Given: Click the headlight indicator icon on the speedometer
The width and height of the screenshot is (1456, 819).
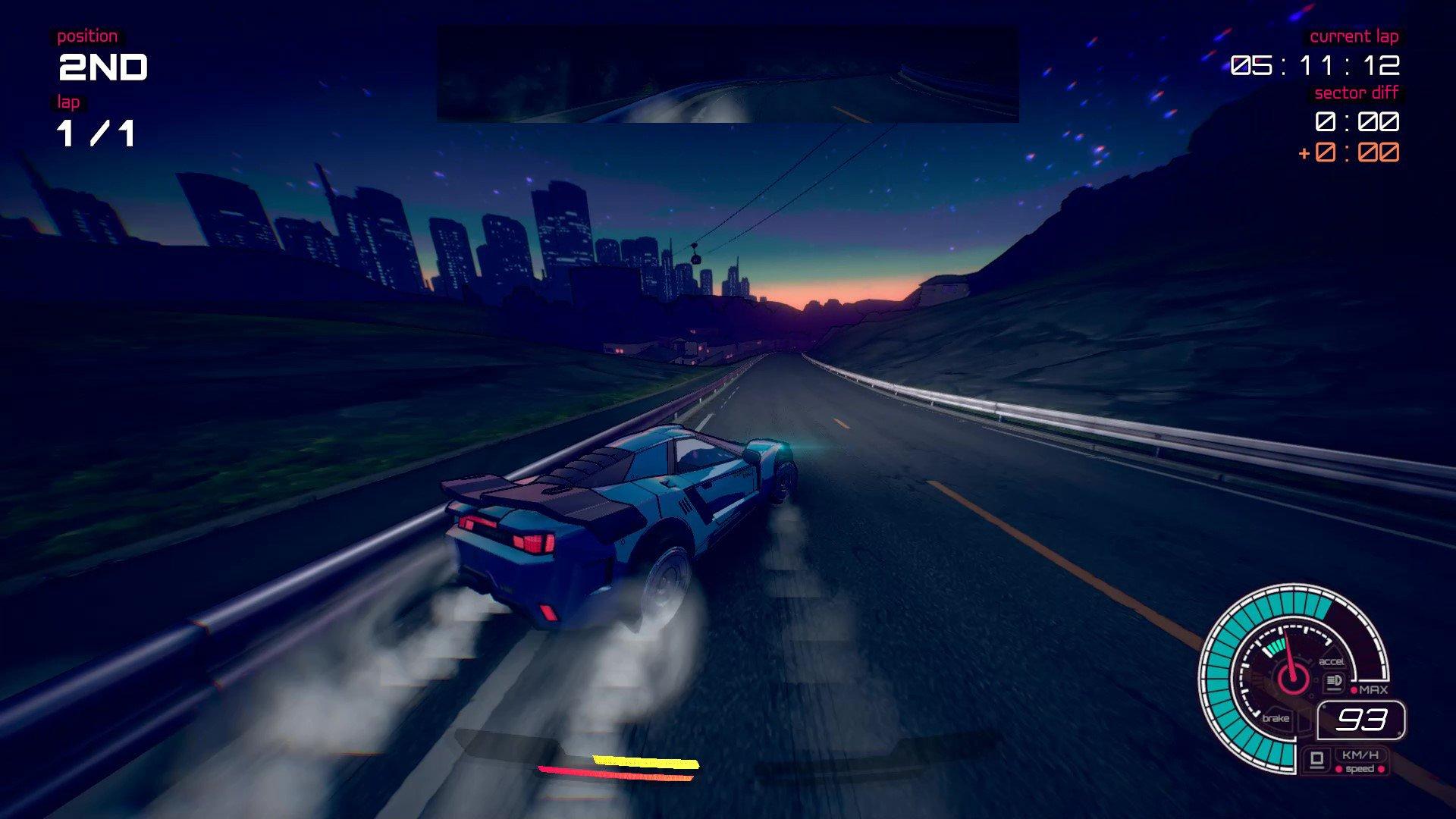Looking at the screenshot, I should pos(1334,681).
